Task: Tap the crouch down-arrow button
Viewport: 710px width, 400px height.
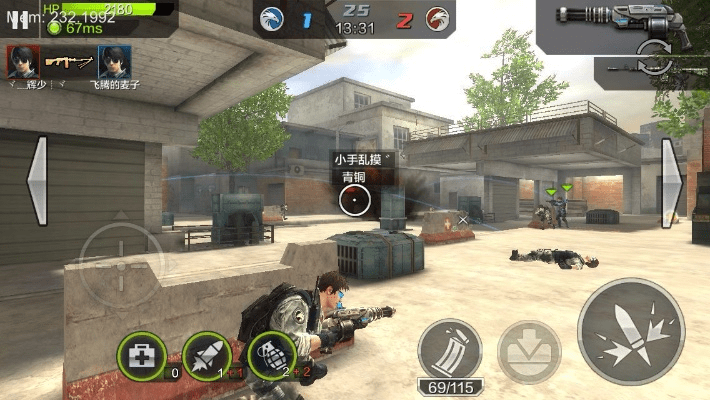Action: [529, 352]
